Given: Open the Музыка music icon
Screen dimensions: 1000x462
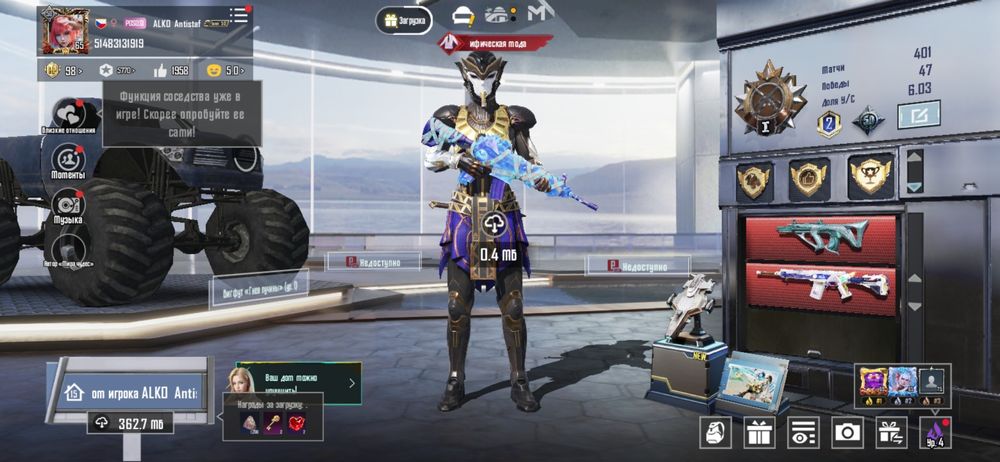Looking at the screenshot, I should point(68,204).
